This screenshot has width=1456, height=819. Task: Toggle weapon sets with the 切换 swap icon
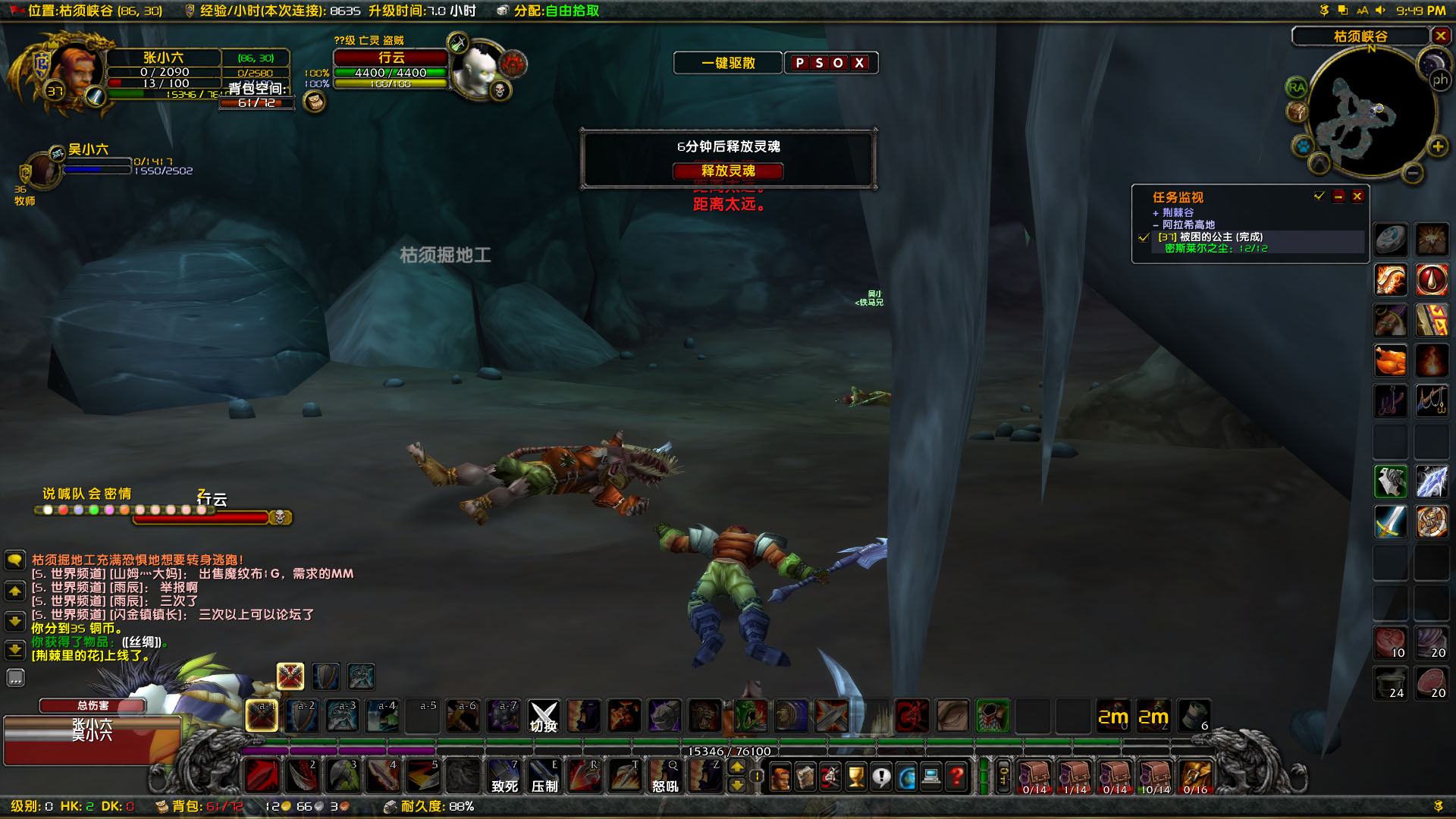coord(544,716)
